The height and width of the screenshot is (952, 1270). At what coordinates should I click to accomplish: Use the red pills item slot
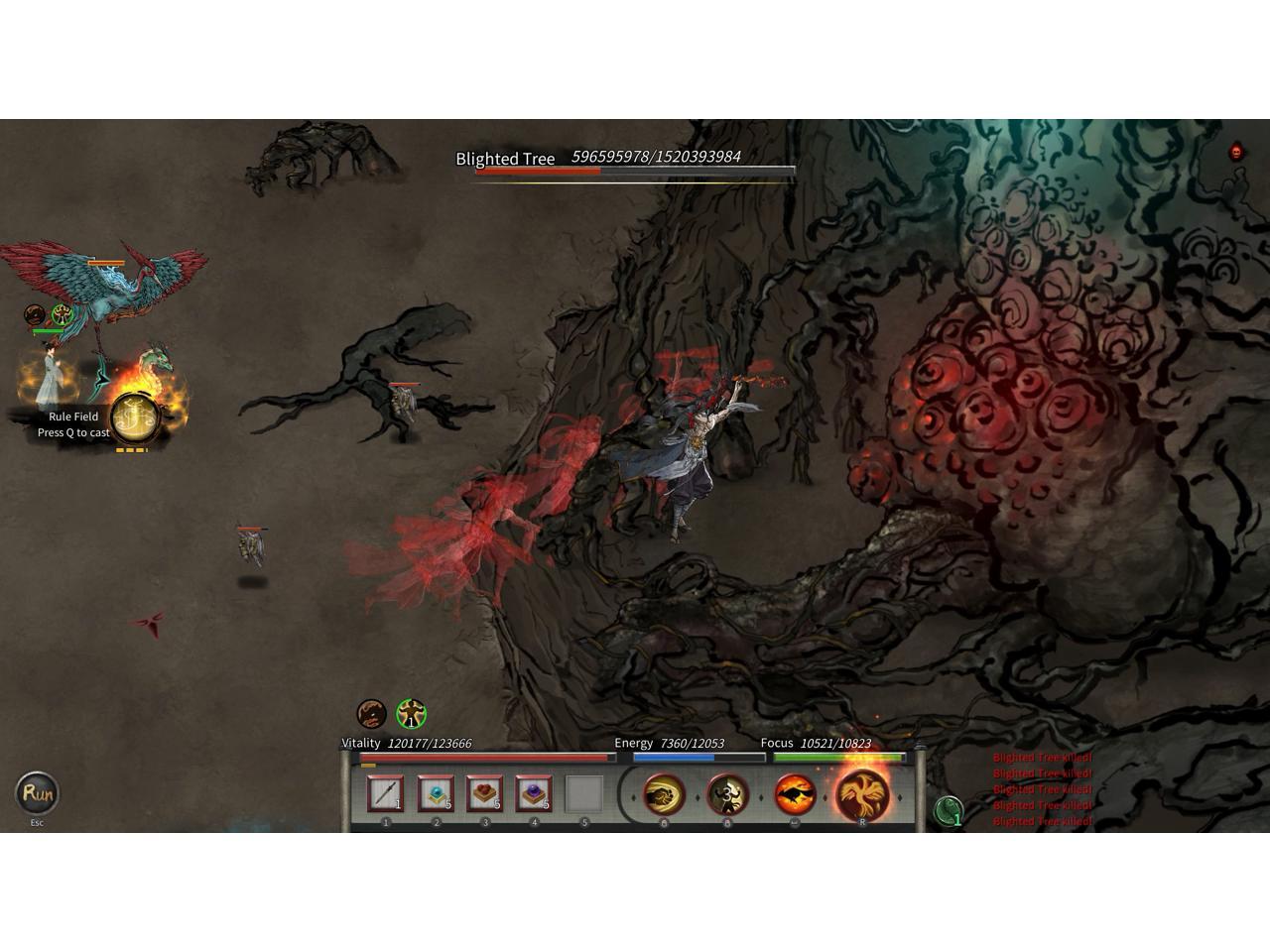coord(484,793)
